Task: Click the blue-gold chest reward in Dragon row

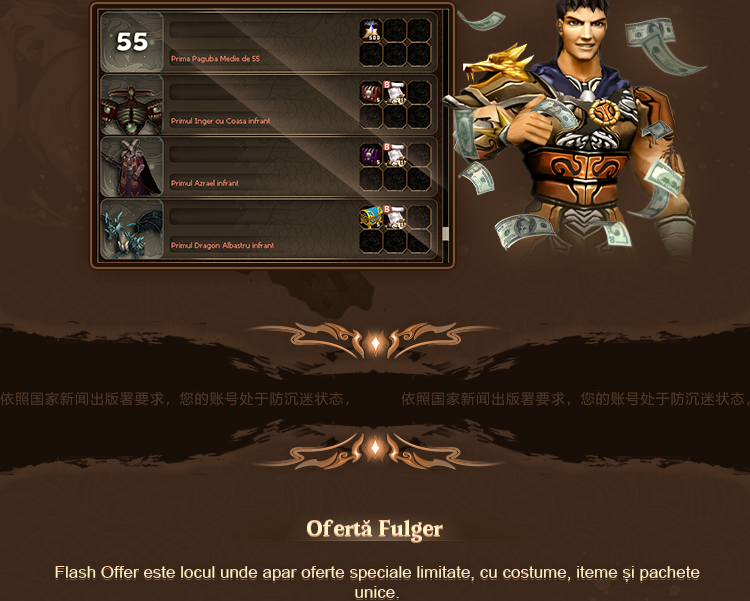Action: click(371, 217)
